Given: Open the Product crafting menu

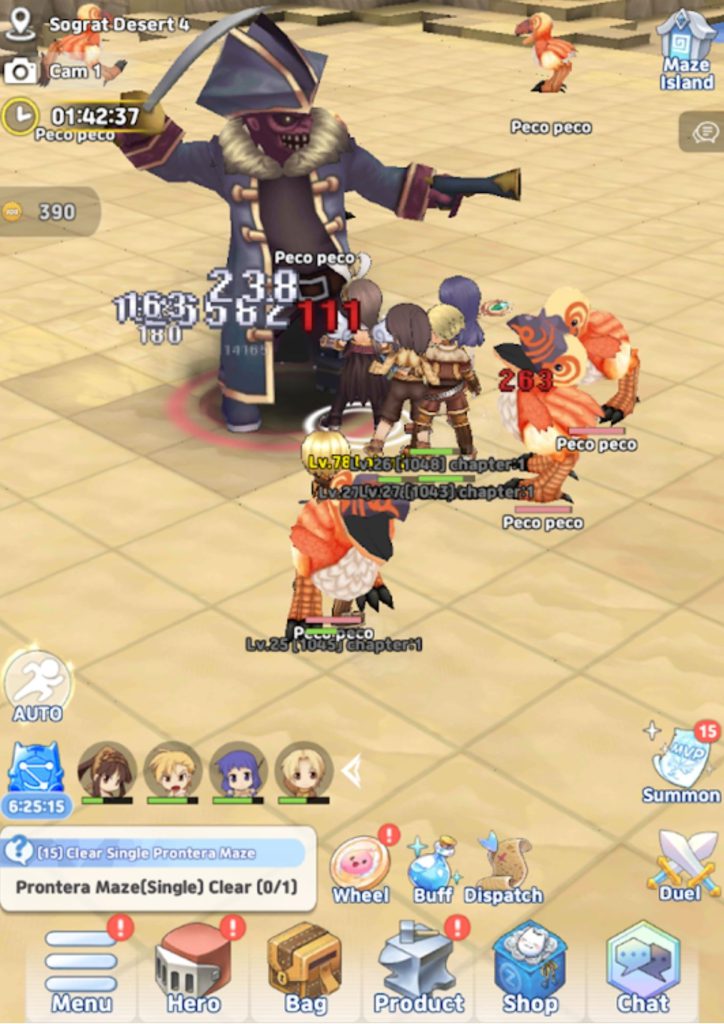Looking at the screenshot, I should tap(419, 969).
